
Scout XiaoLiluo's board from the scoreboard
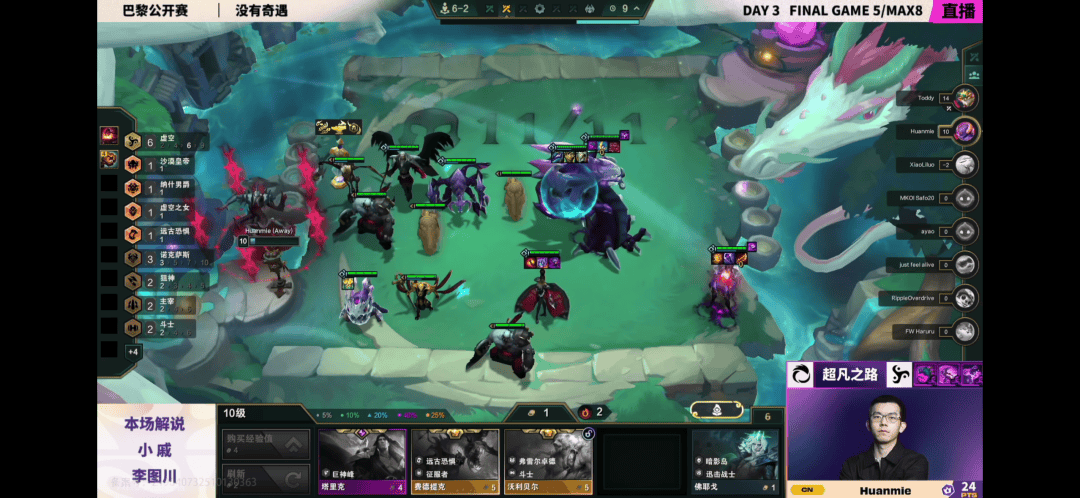965,164
